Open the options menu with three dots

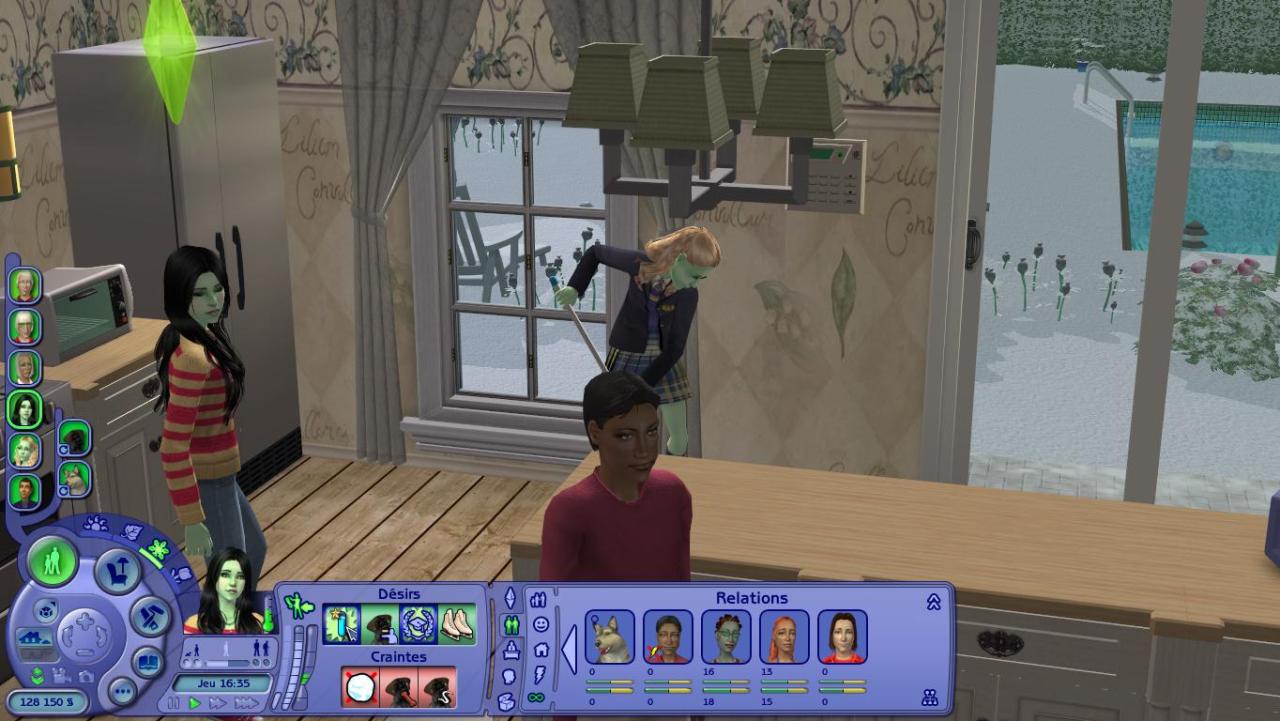(x=122, y=691)
